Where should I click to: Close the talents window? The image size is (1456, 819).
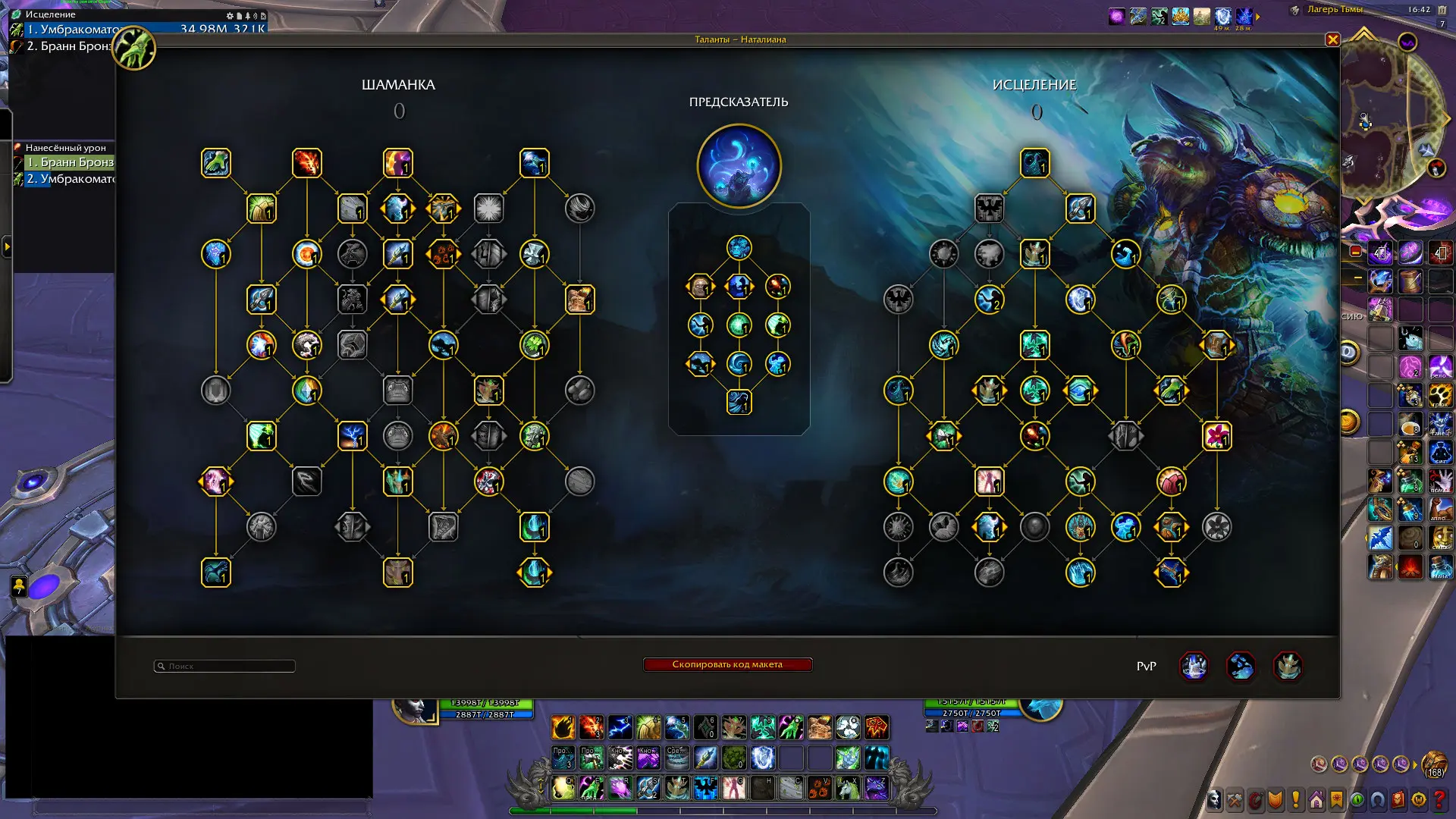(1332, 39)
